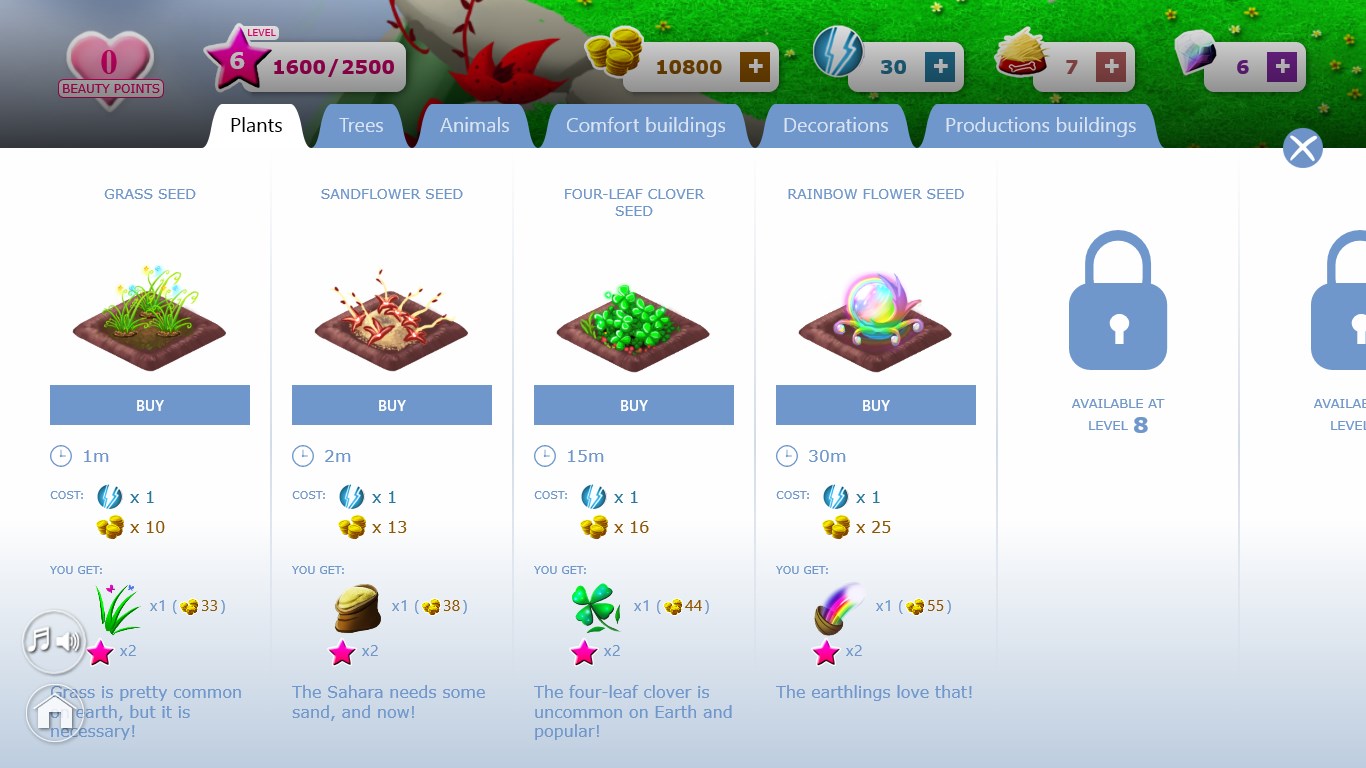Select the Comfort buildings tab
The image size is (1366, 768).
pyautogui.click(x=645, y=126)
